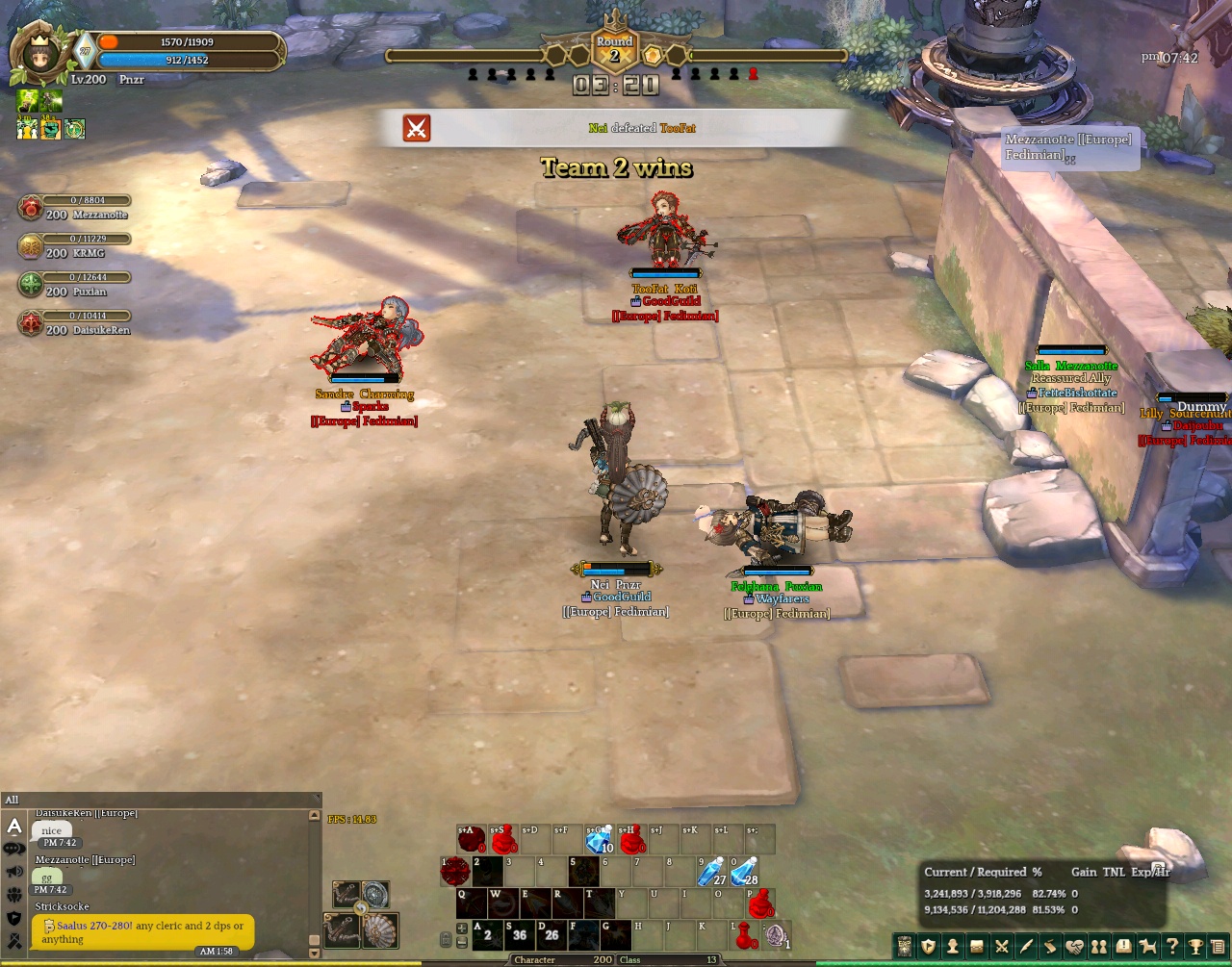Open the quill feather menu icon
The height and width of the screenshot is (967, 1232).
(x=1026, y=947)
